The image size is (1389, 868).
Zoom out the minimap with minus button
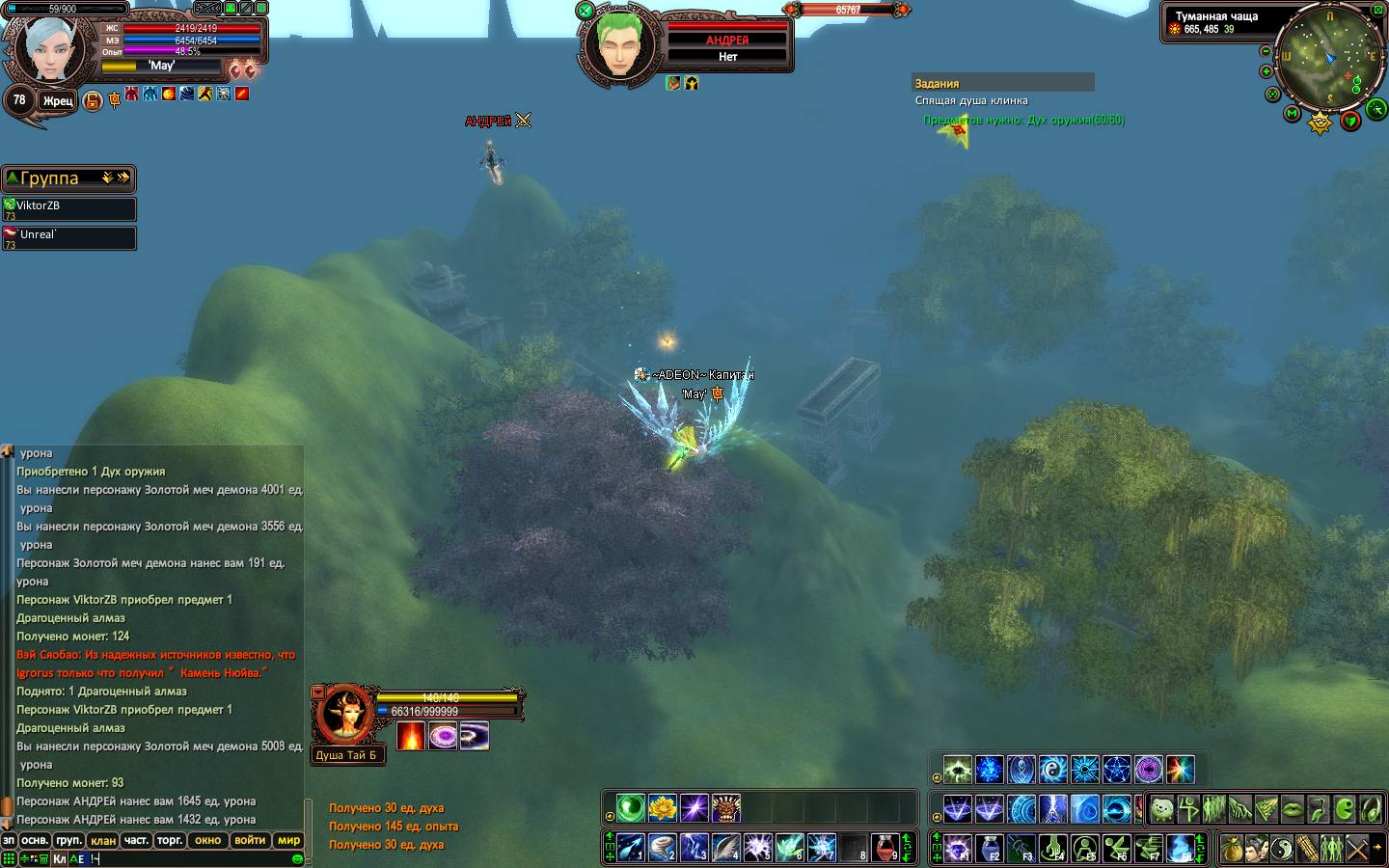point(1266,51)
